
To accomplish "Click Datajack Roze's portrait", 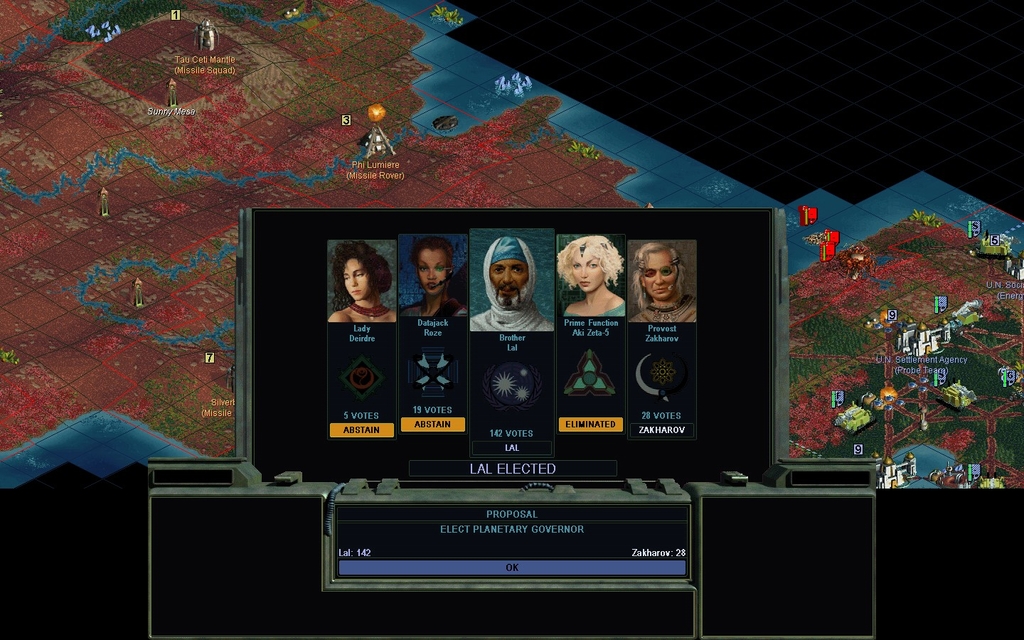I will pos(433,276).
